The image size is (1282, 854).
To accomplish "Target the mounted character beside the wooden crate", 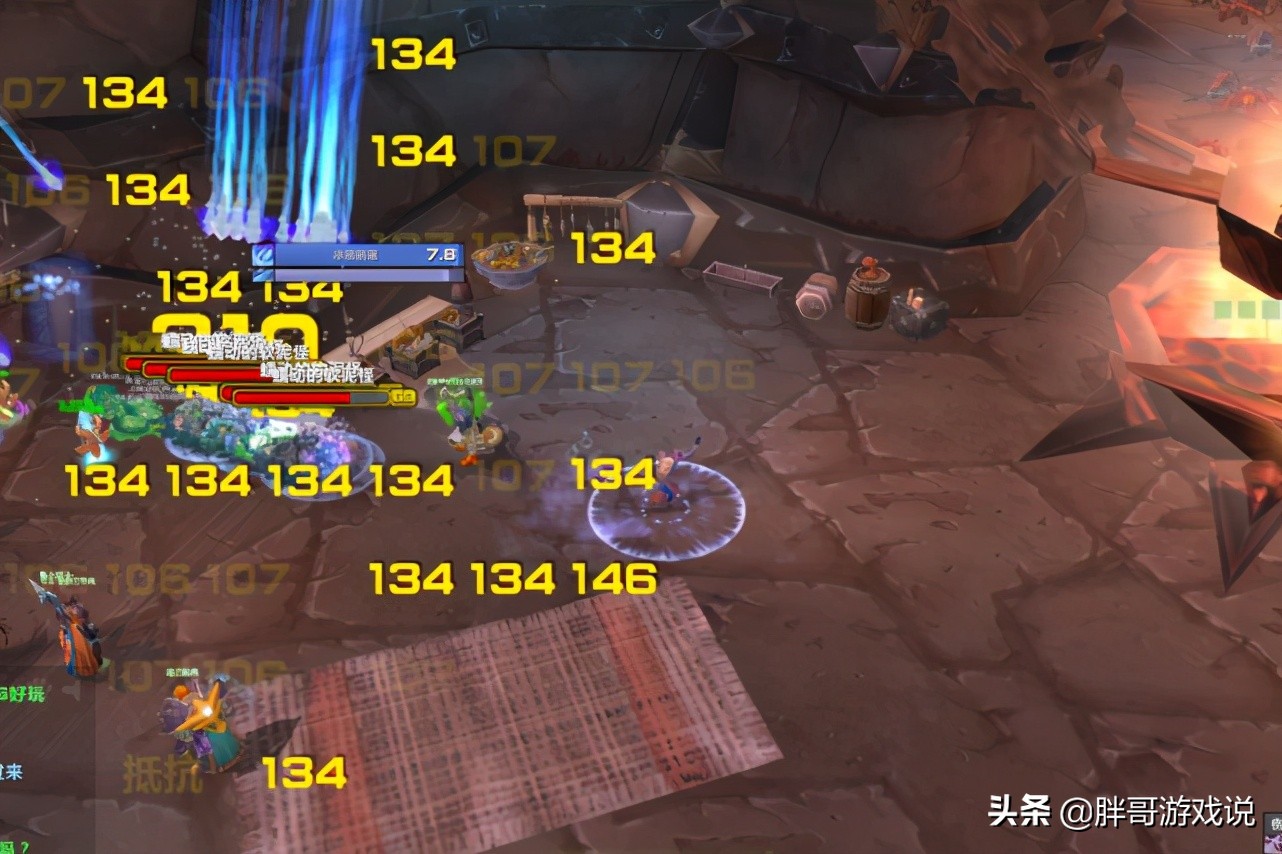I will pos(467,425).
